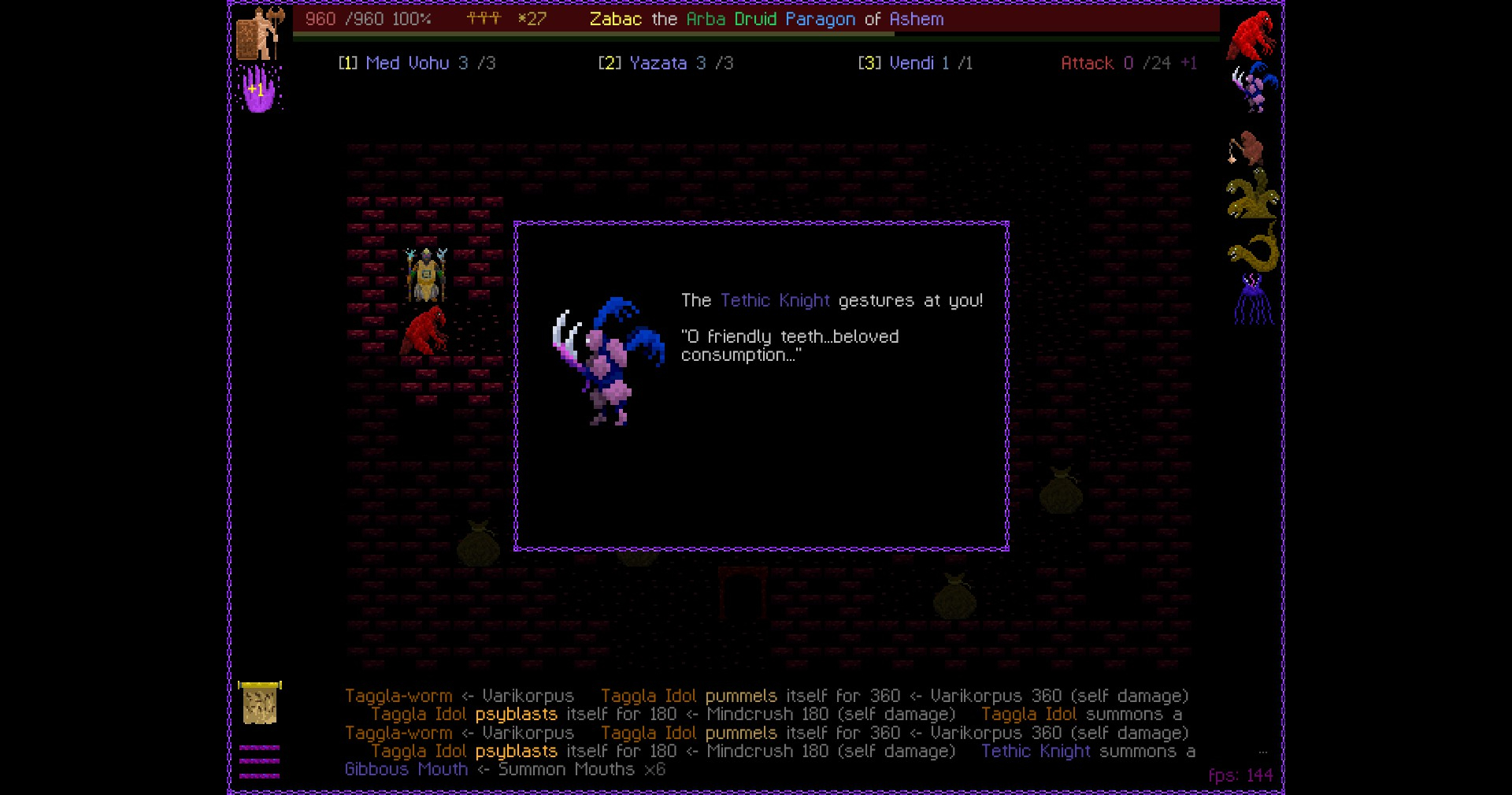Use the Vendi ability slot
1512x795 pixels.
pos(915,63)
